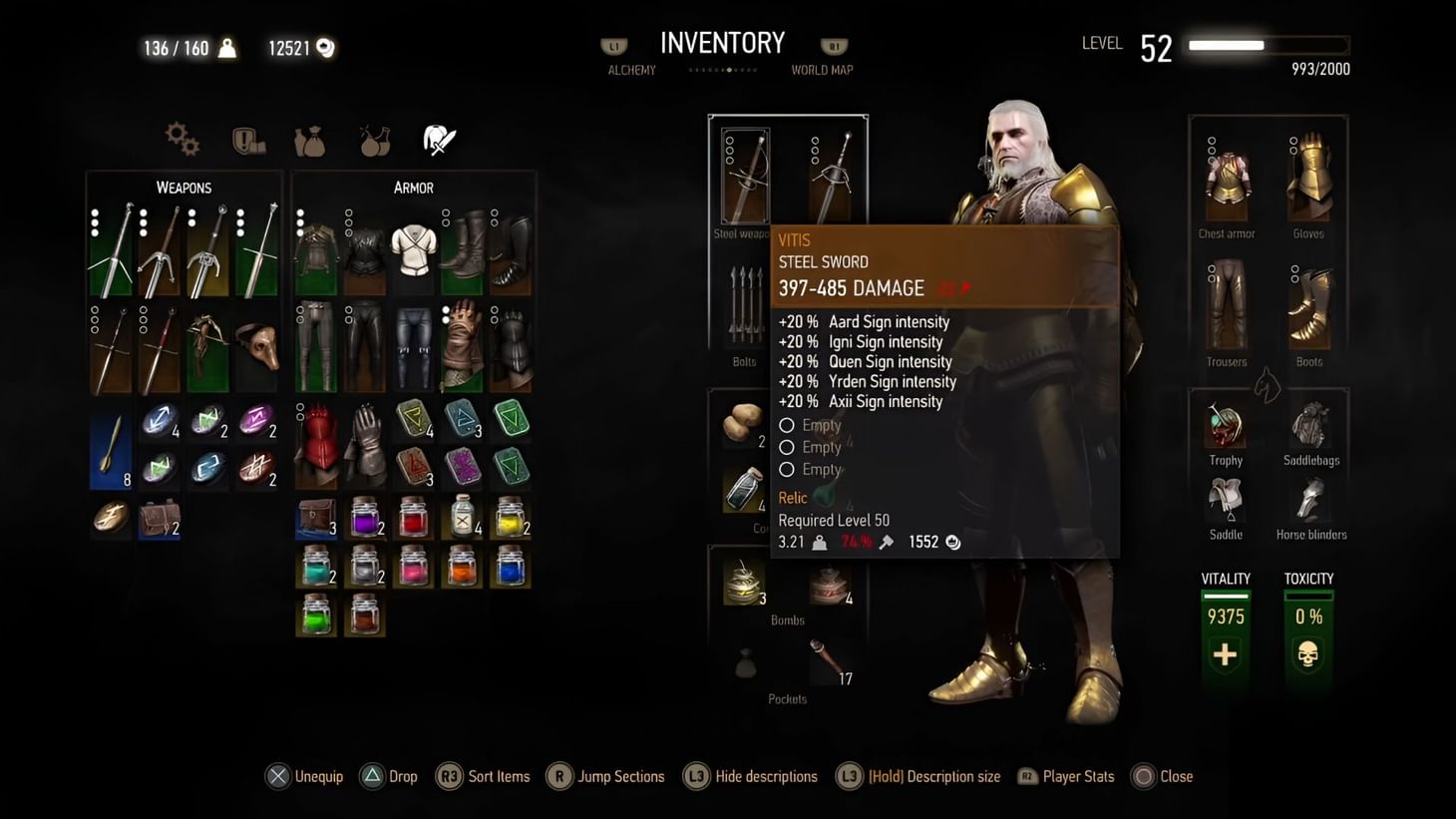Click the level experience progress bar
Image resolution: width=1456 pixels, height=819 pixels.
[1265, 45]
